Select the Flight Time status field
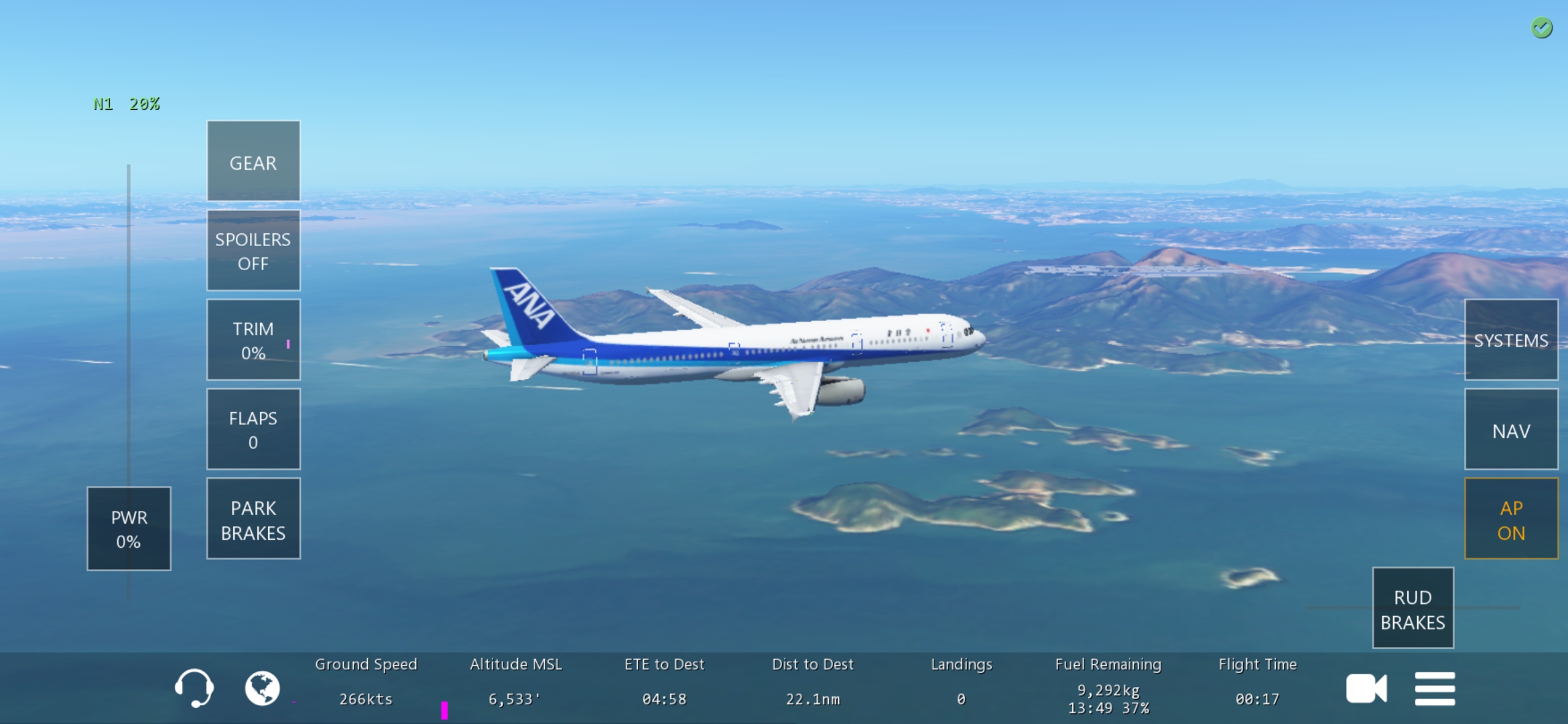 [1258, 682]
